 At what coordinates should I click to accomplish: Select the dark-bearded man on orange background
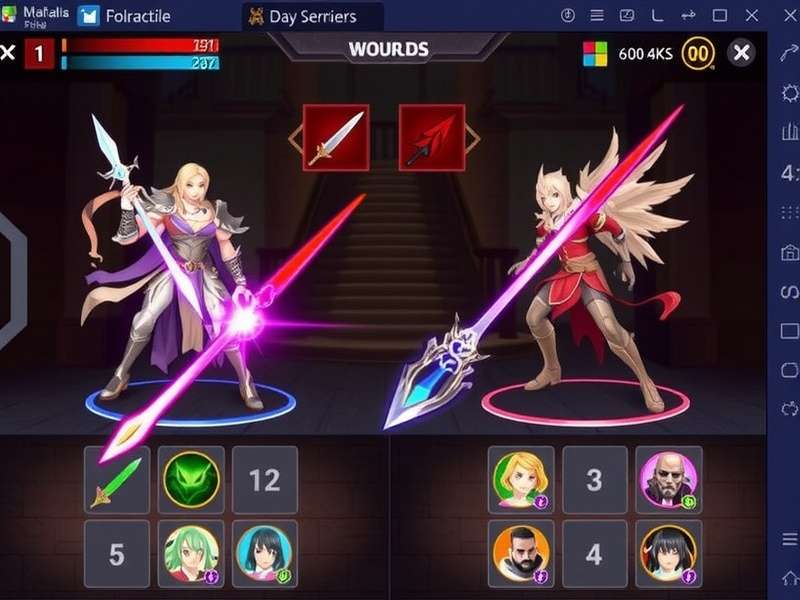[521, 553]
